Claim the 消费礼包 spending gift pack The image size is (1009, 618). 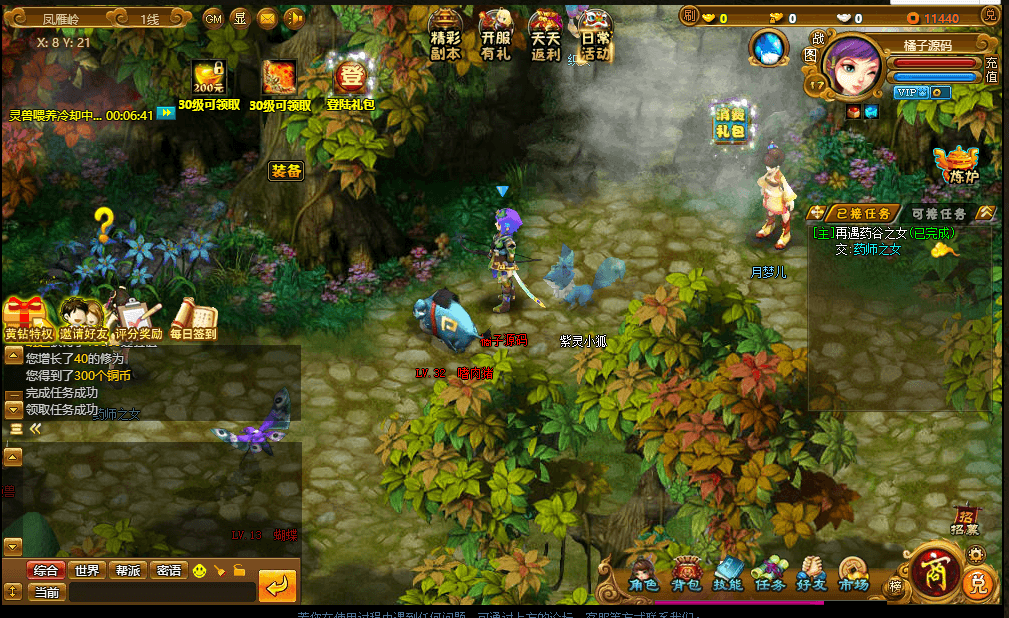tap(731, 123)
